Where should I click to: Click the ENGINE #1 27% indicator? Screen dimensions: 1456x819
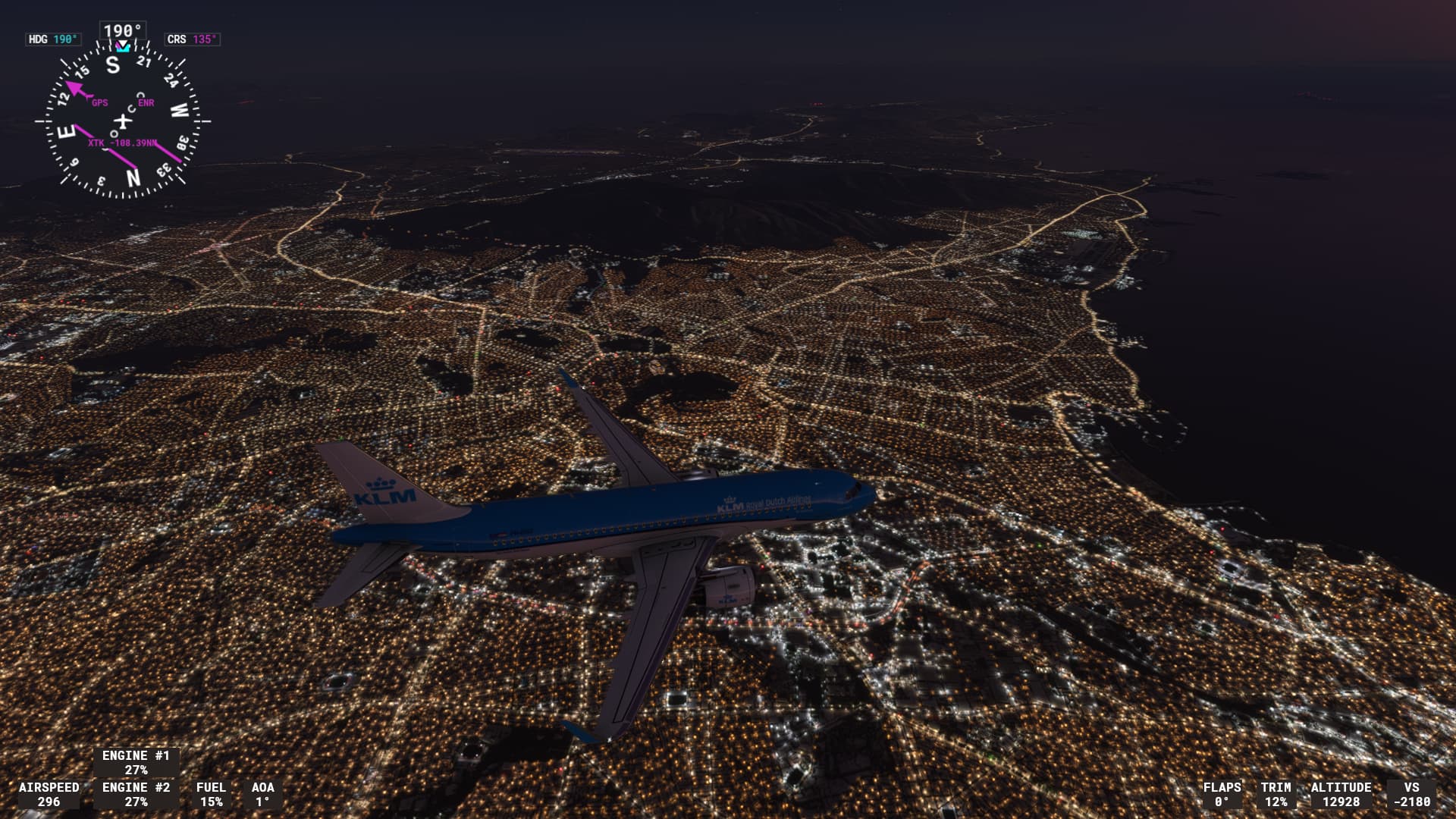pyautogui.click(x=135, y=762)
